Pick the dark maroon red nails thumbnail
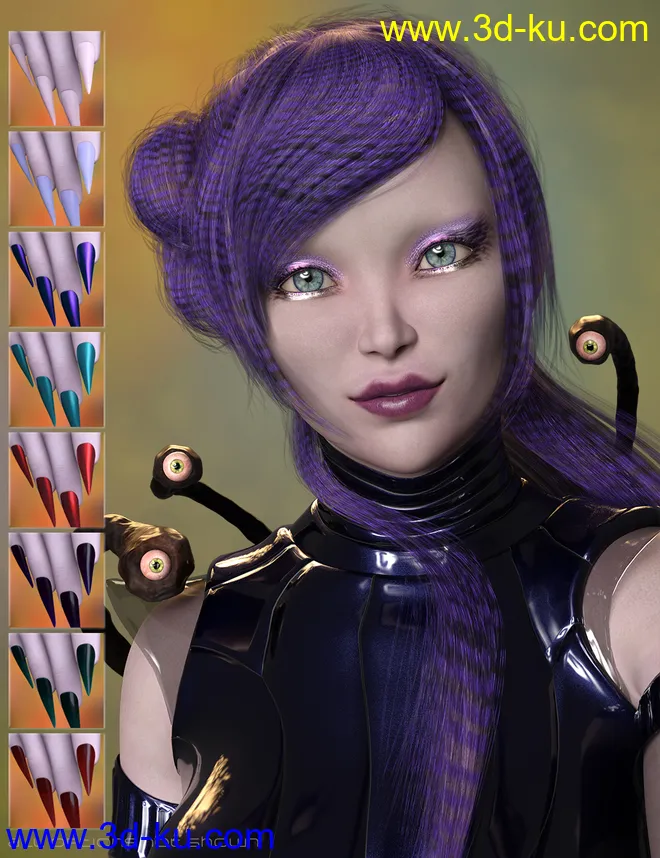Screen dimensions: 660x858 pos(56,780)
